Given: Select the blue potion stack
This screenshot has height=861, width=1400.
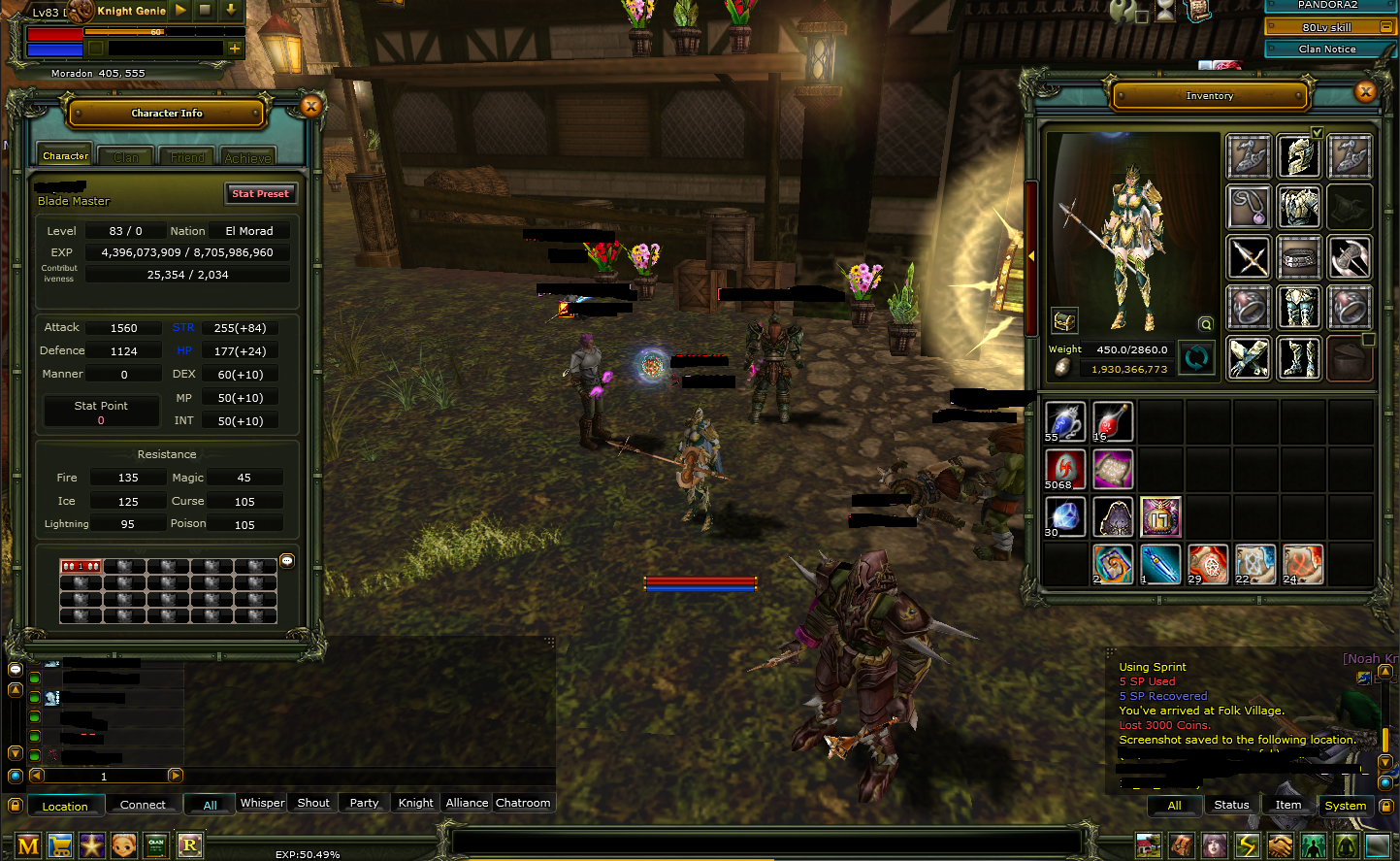Looking at the screenshot, I should coord(1064,421).
